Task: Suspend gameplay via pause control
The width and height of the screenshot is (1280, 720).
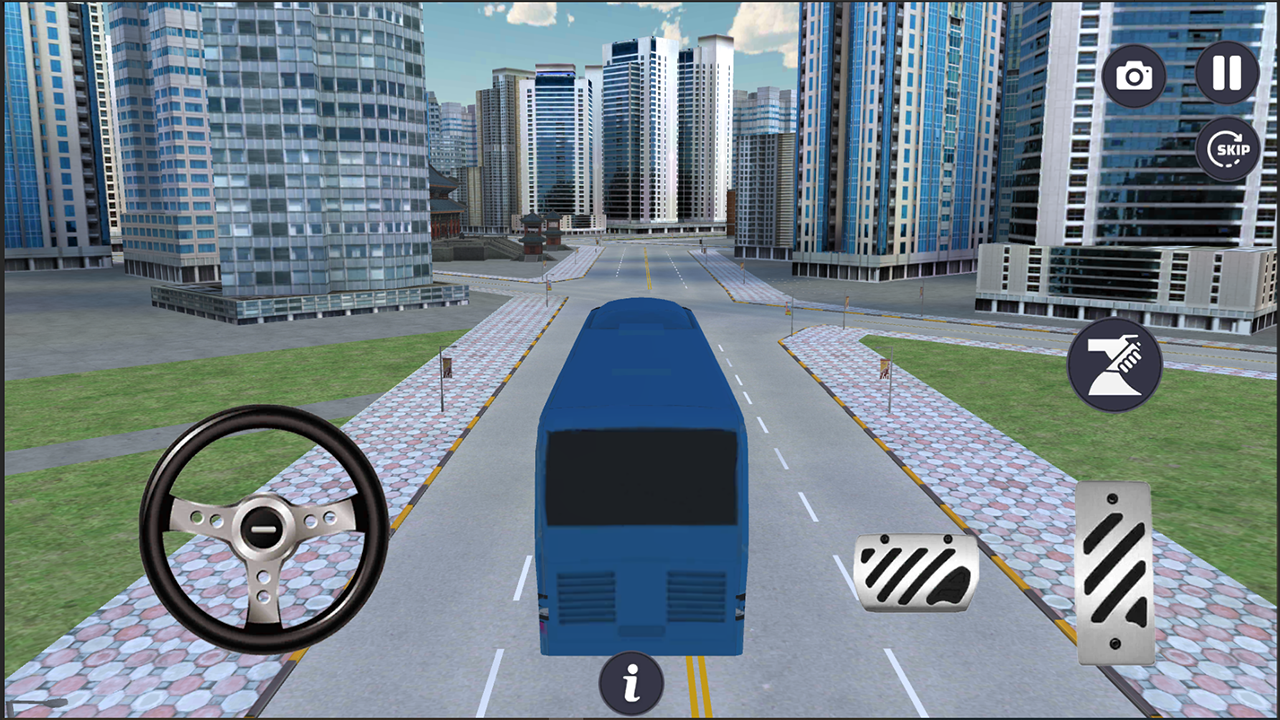Action: pos(1226,73)
